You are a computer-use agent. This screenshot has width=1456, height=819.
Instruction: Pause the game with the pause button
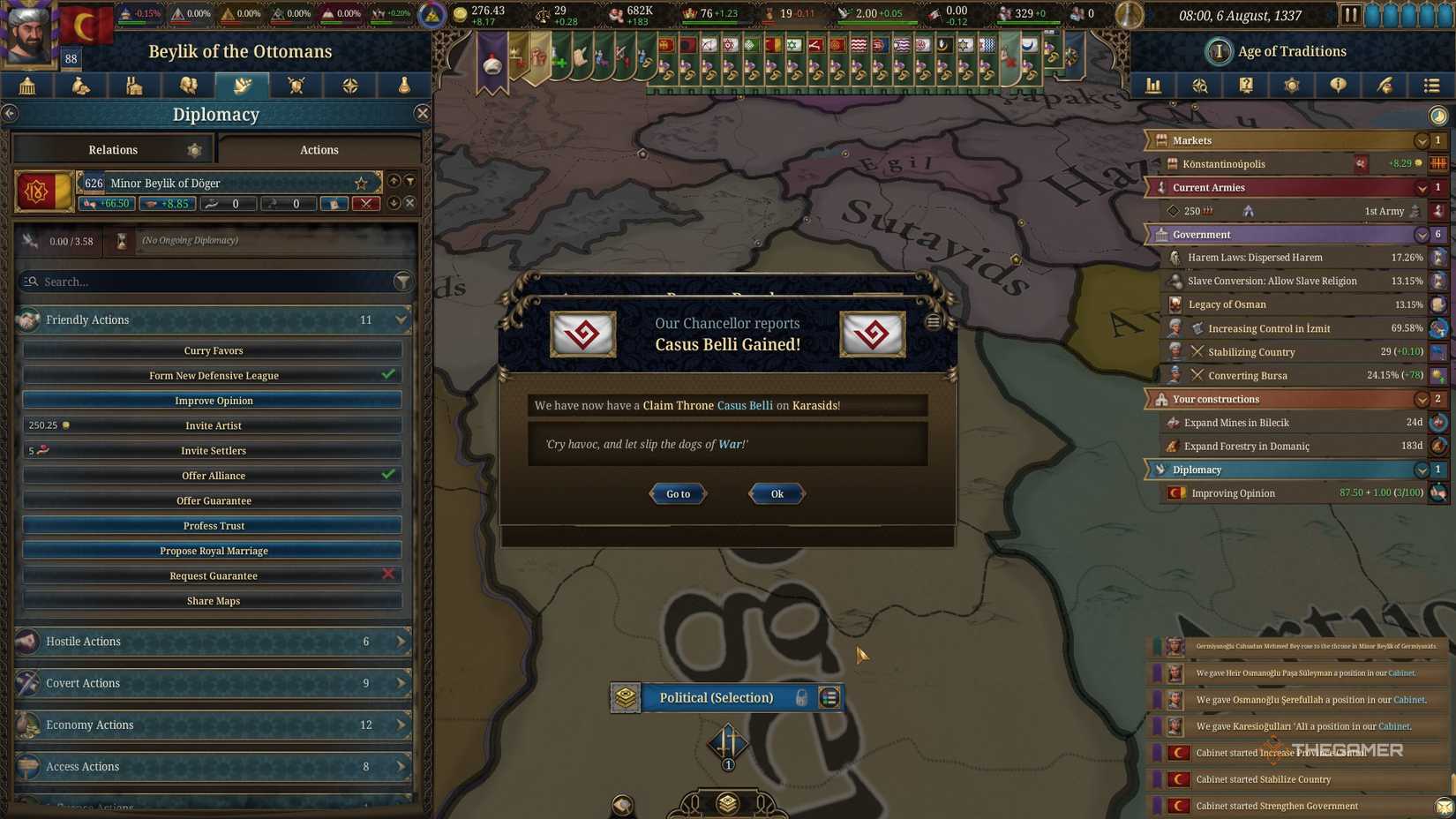(1353, 13)
